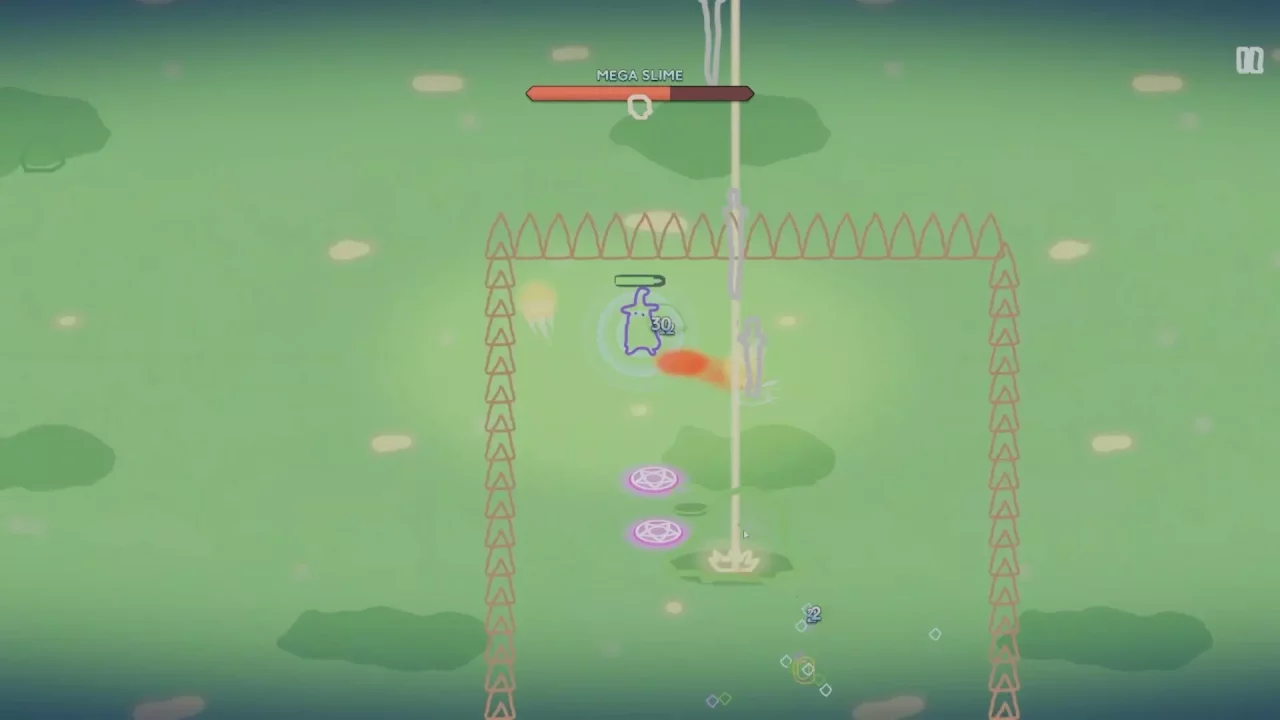Select the slime icon on the boss health bar

(640, 105)
